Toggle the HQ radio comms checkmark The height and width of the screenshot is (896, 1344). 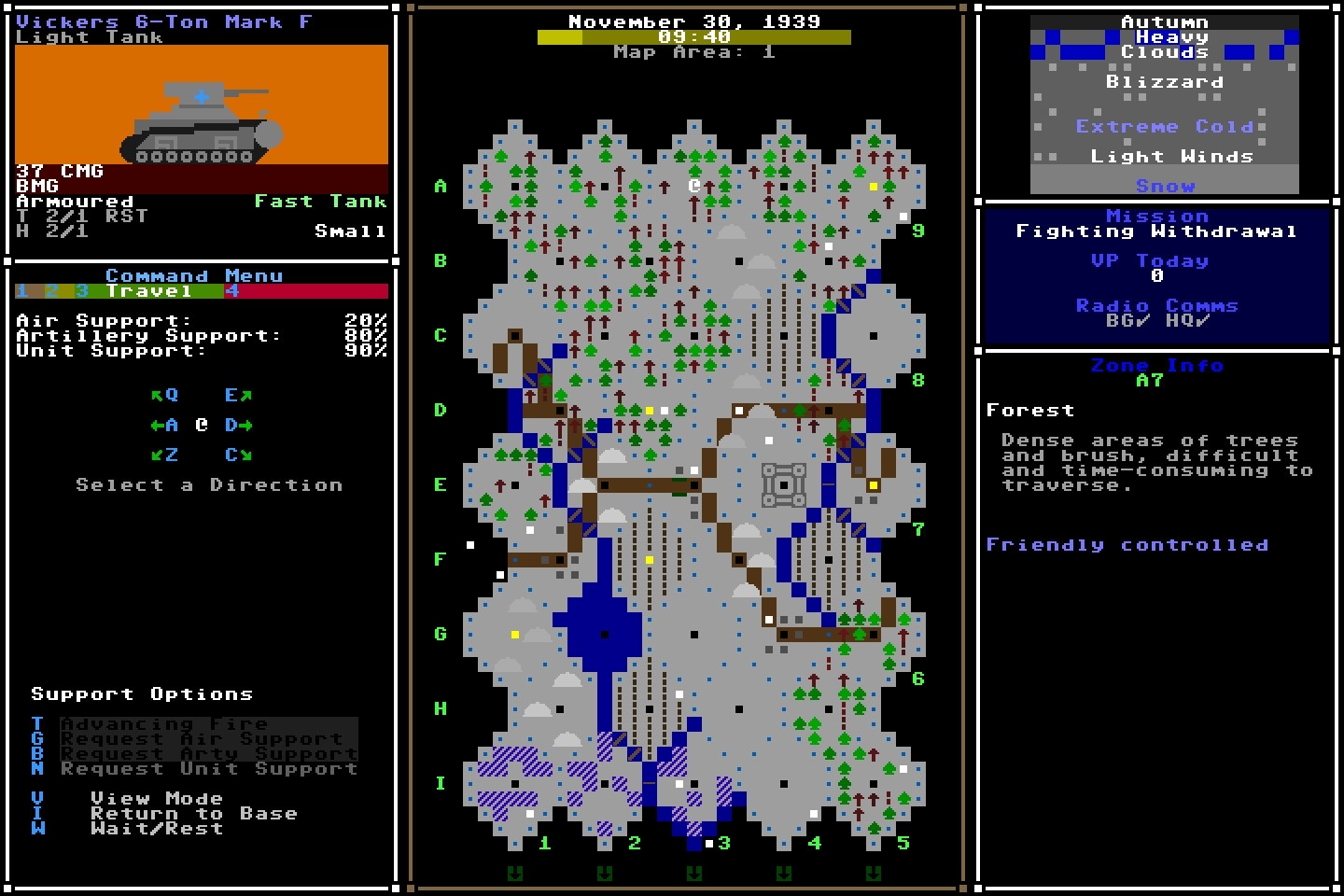pyautogui.click(x=1187, y=318)
